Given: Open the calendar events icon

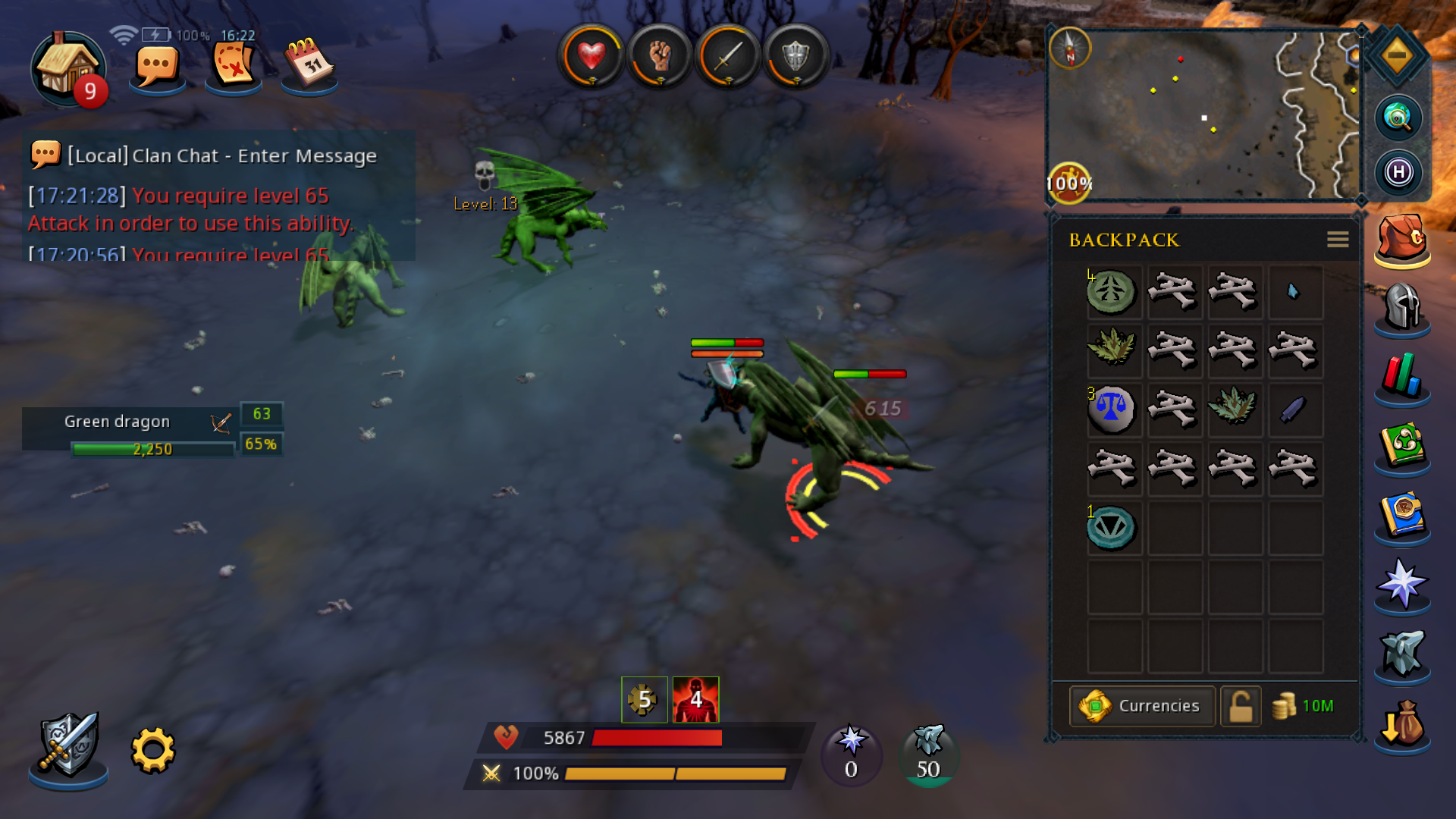Looking at the screenshot, I should pos(309,65).
